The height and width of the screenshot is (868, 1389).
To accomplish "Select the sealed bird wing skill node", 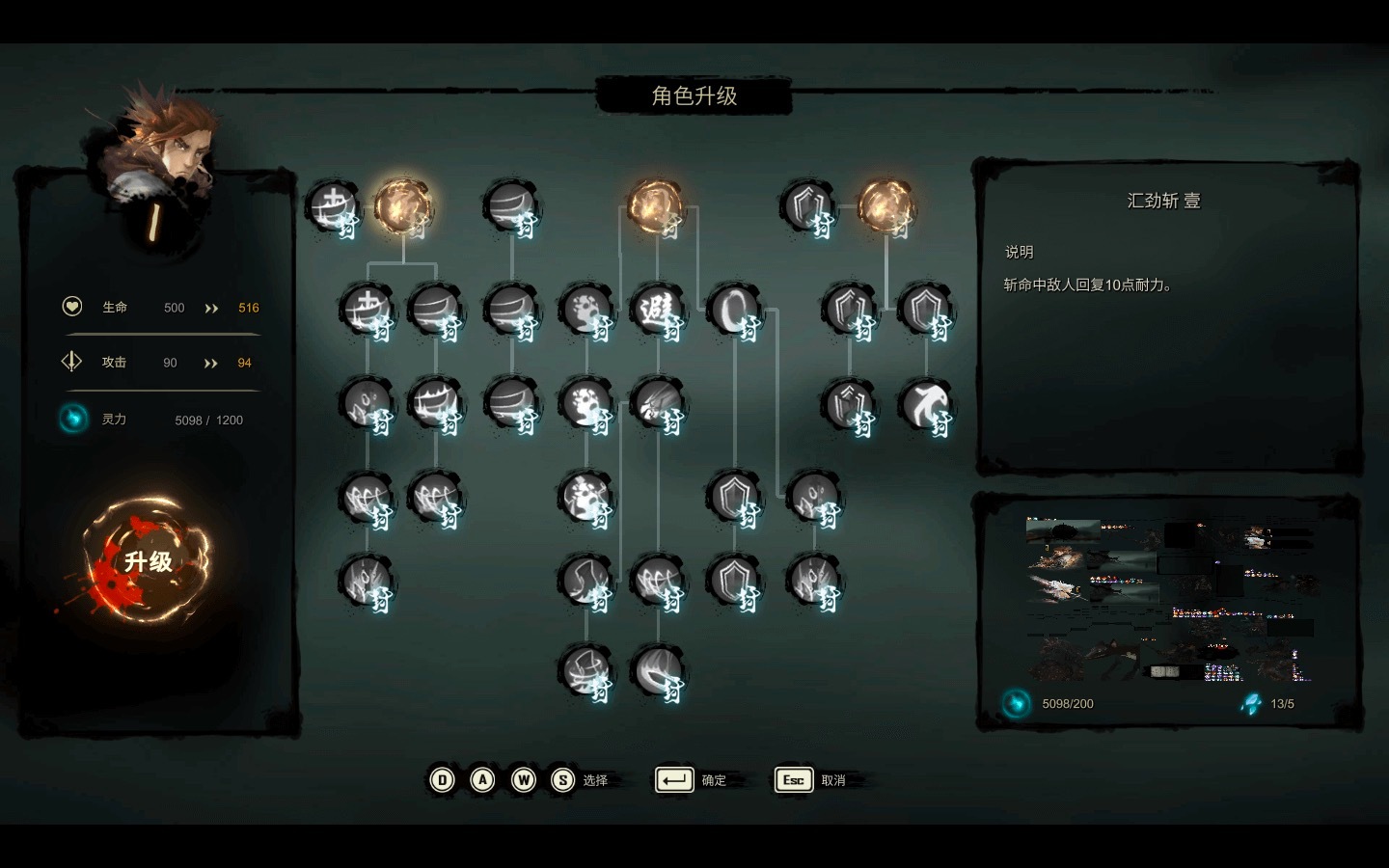I will 926,404.
